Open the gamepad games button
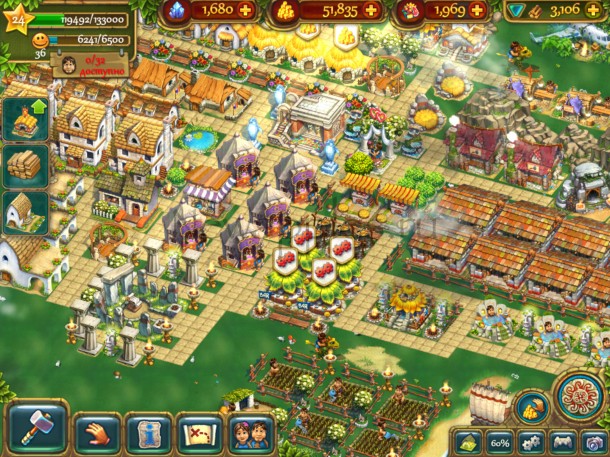The image size is (610, 457). click(x=563, y=441)
